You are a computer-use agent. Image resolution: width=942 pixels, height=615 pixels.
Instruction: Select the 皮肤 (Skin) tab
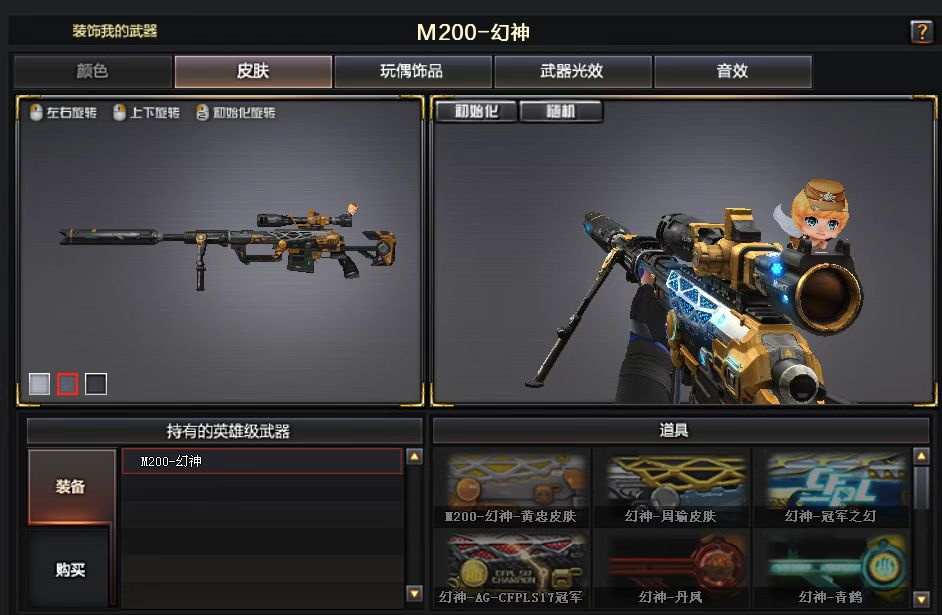pyautogui.click(x=253, y=72)
